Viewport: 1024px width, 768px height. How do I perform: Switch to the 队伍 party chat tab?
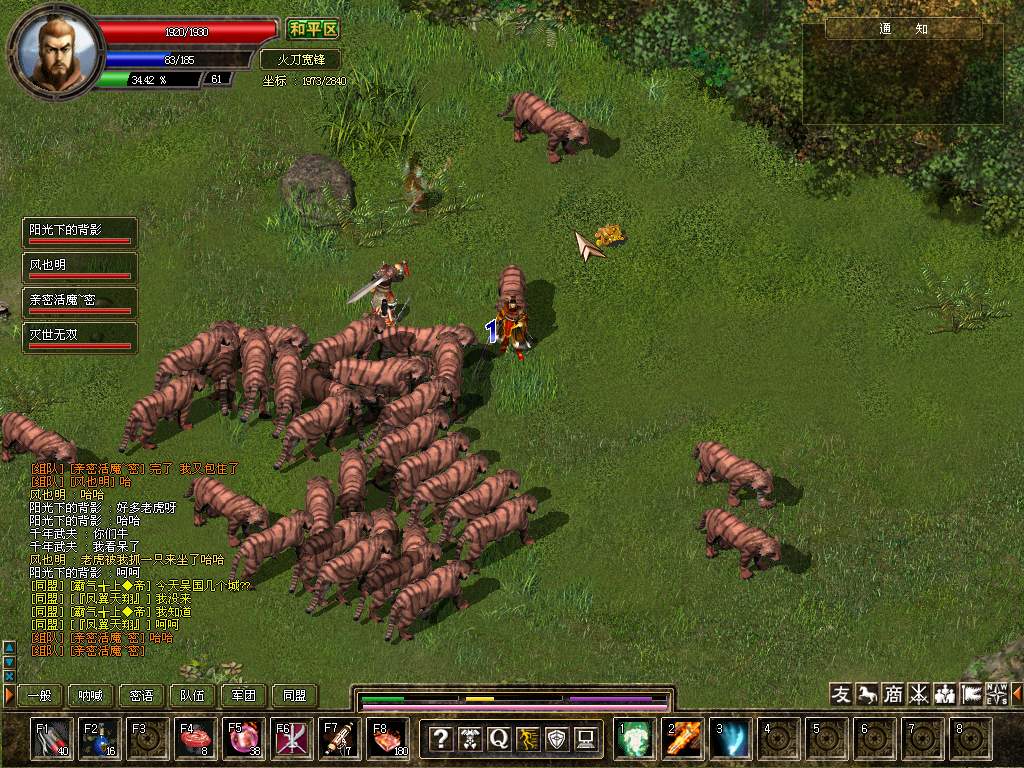(x=193, y=696)
